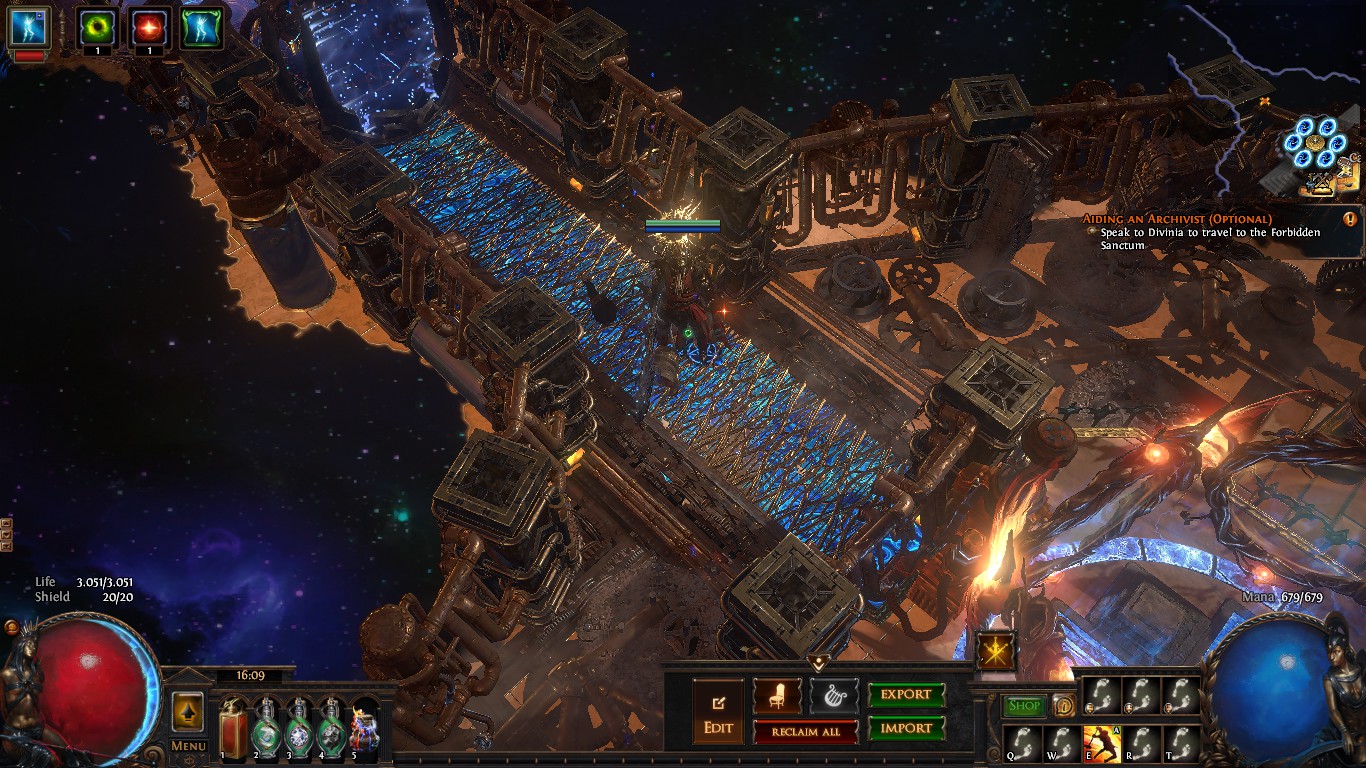
Task: Export the hideout layout
Action: click(906, 695)
